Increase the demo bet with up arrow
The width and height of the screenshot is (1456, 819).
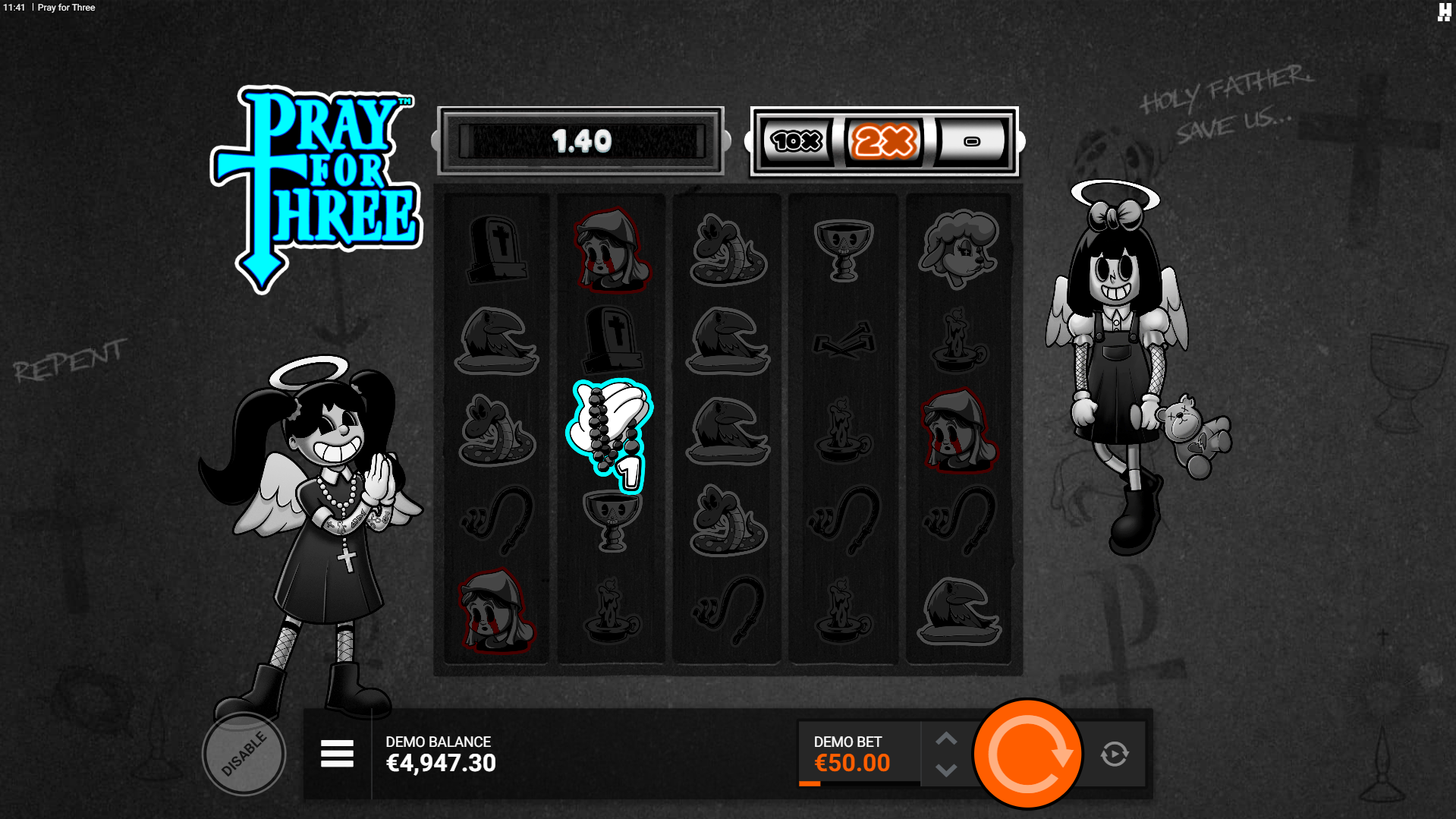point(946,739)
